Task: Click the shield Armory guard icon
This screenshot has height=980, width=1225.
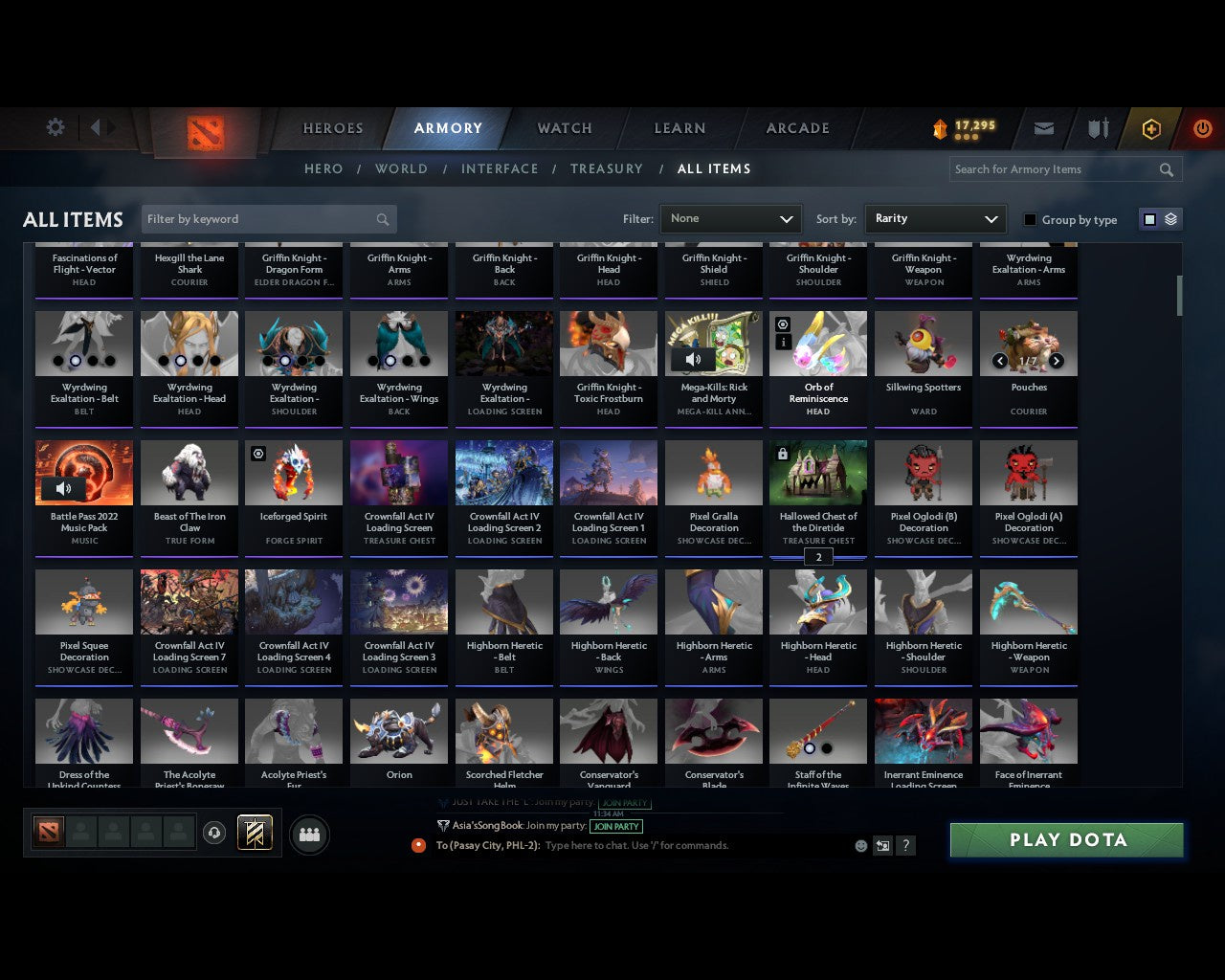Action: (1097, 127)
